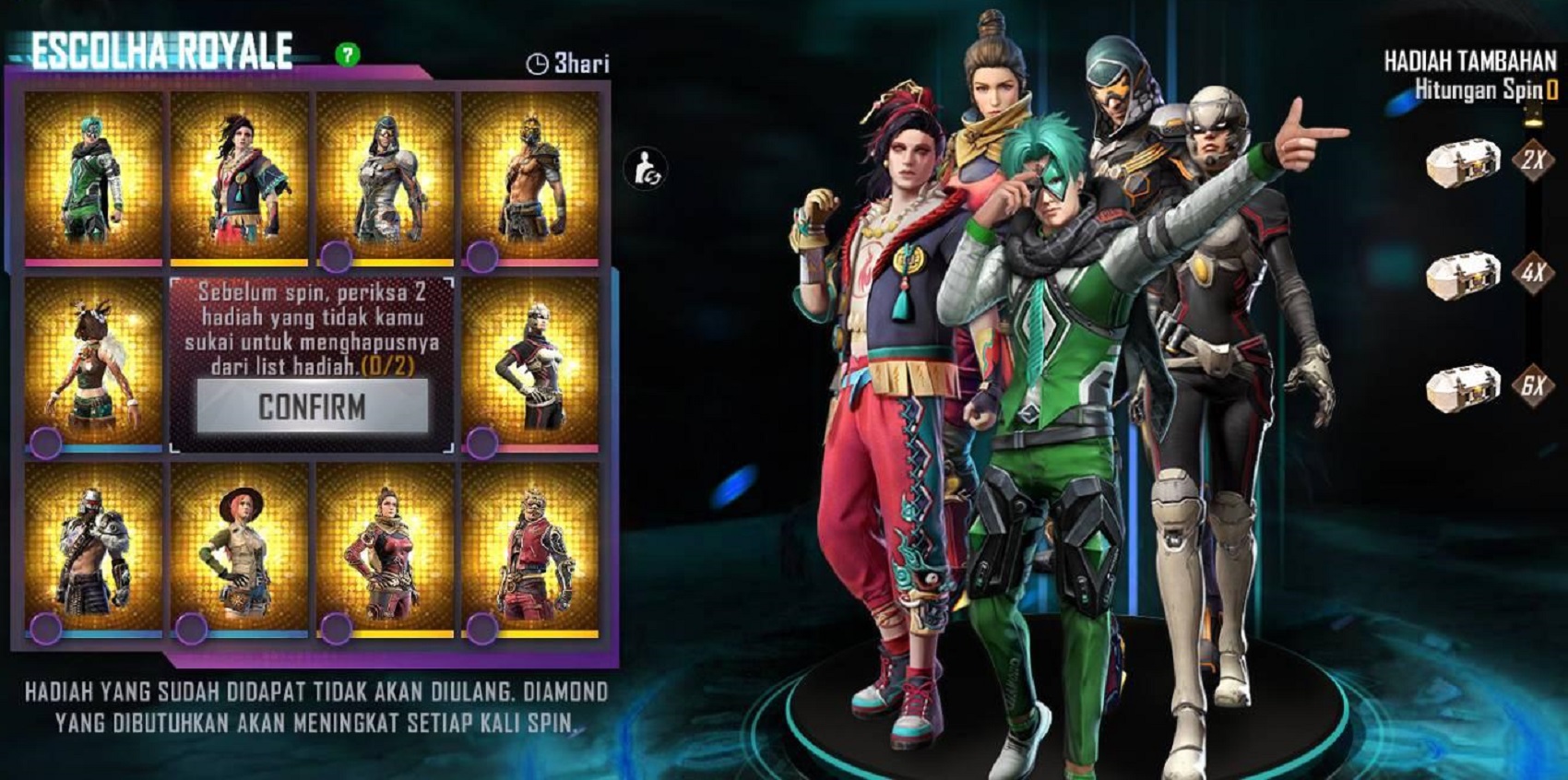Confirm the removed prize selection
This screenshot has width=1568, height=780.
(313, 407)
